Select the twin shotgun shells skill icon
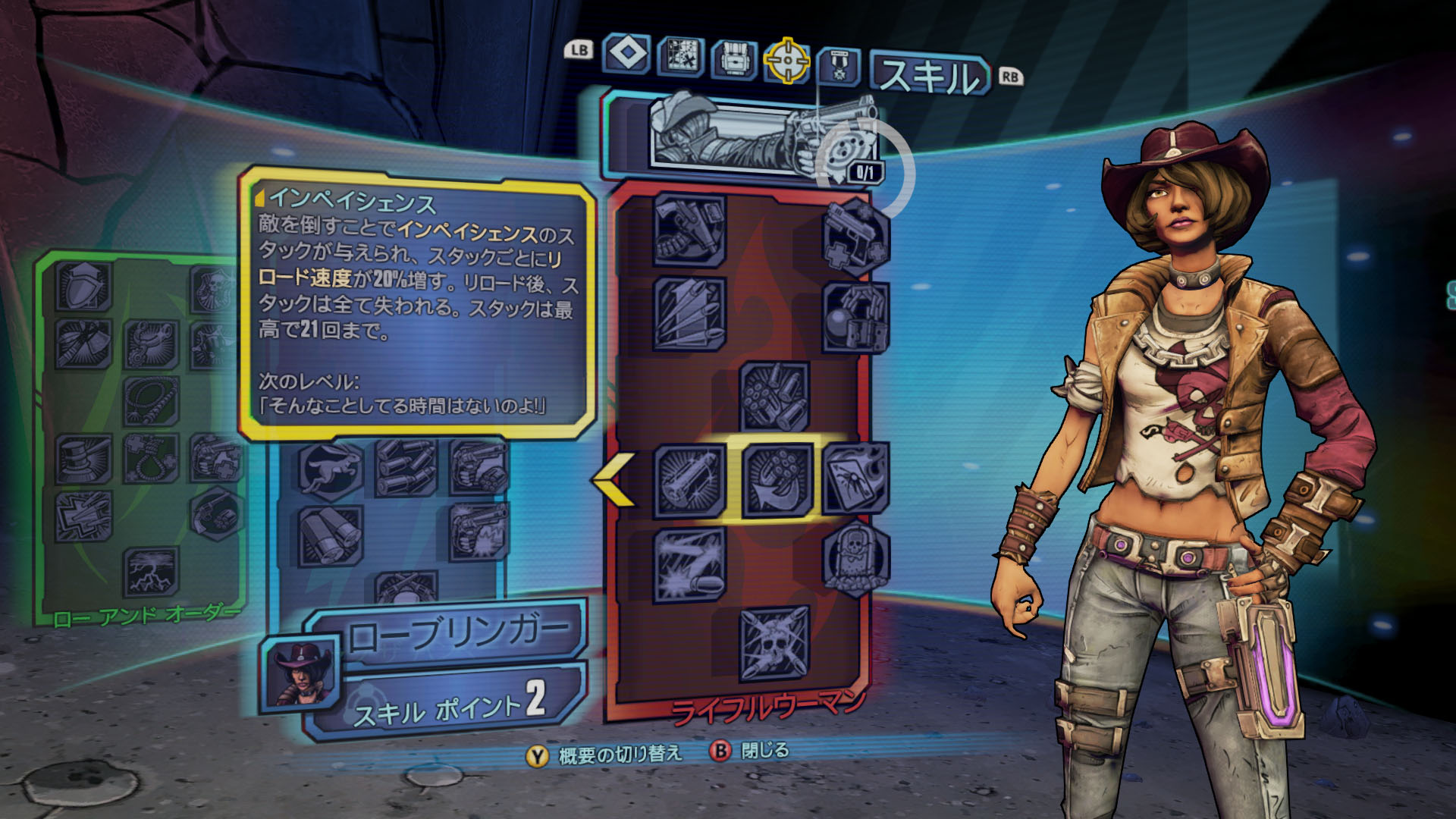1456x819 pixels. 330,535
